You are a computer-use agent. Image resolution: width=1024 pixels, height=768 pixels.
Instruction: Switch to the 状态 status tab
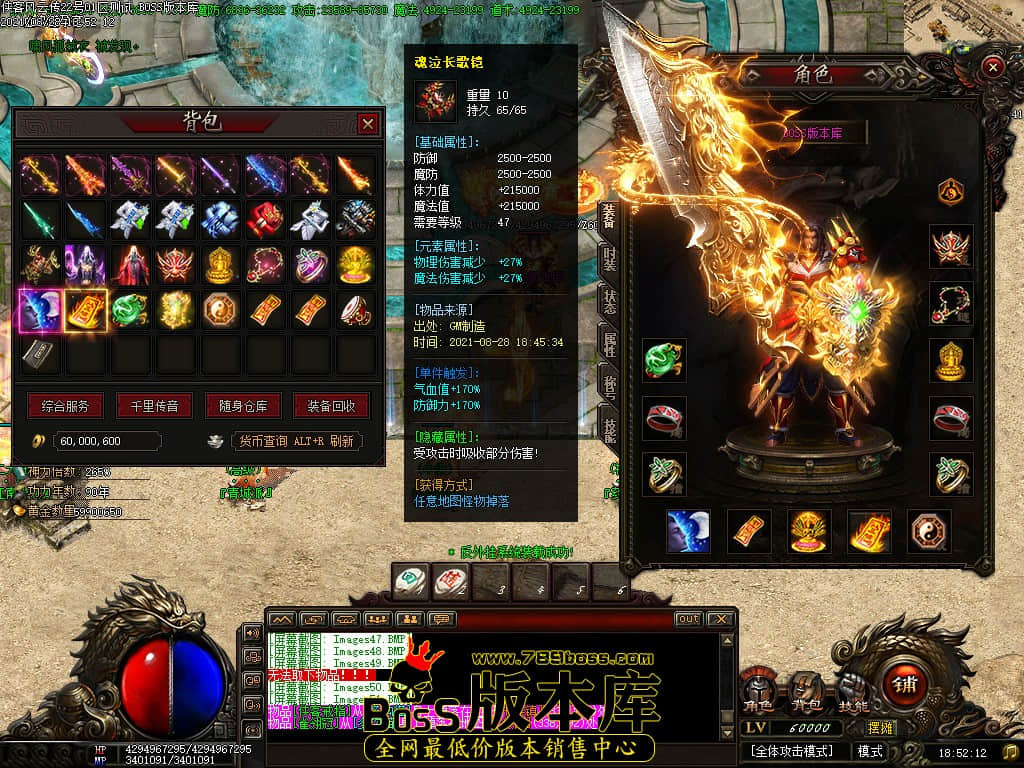click(608, 300)
